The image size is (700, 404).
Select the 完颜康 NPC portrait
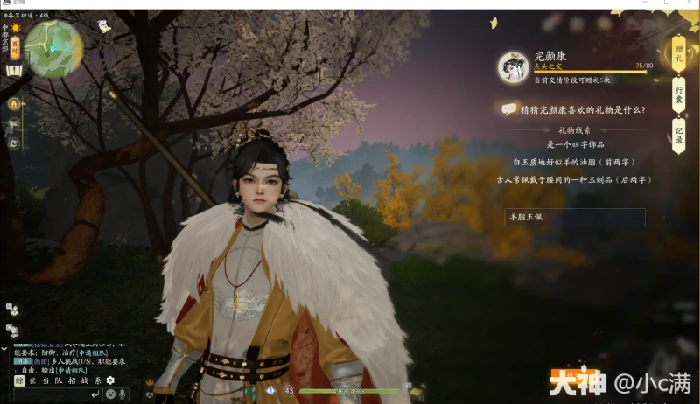(x=513, y=67)
